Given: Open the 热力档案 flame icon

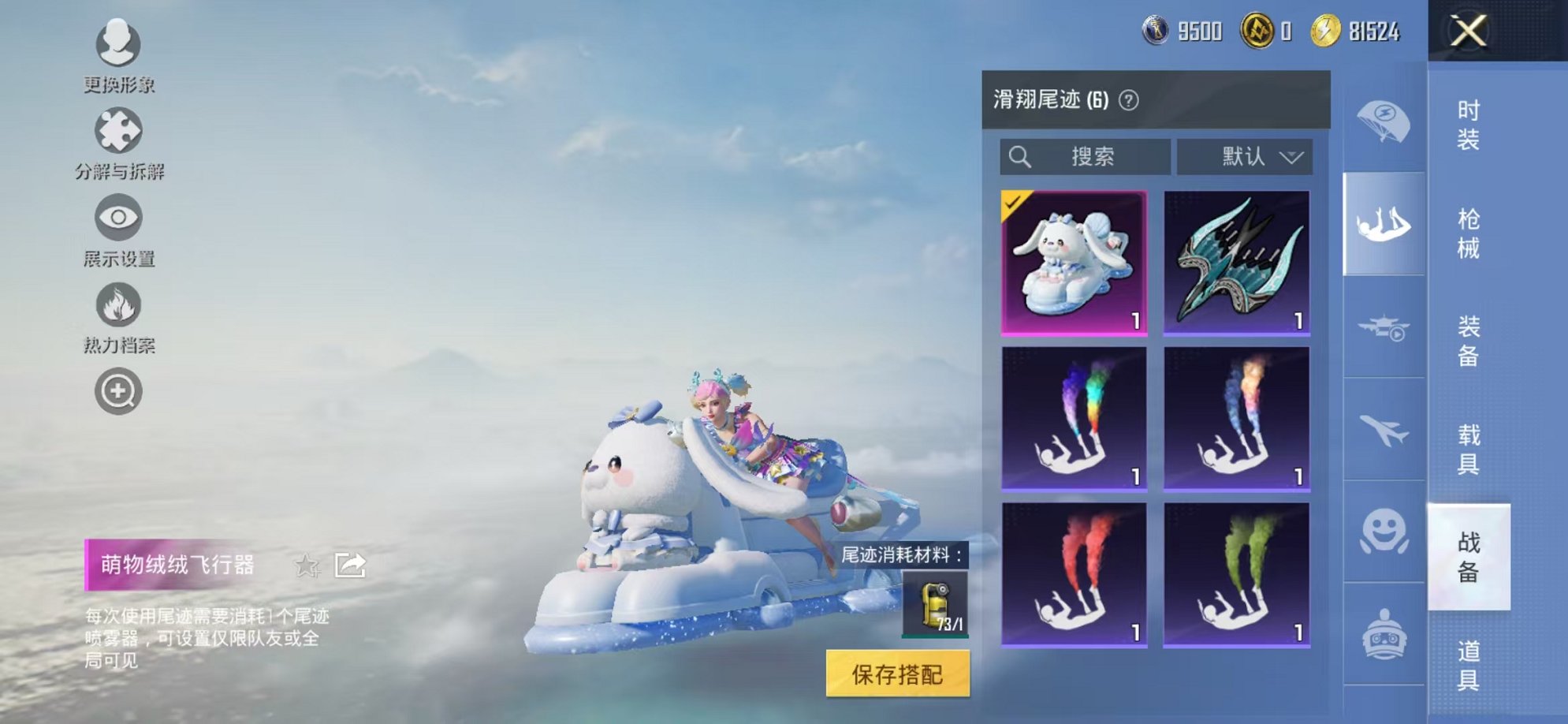Looking at the screenshot, I should click(x=117, y=305).
